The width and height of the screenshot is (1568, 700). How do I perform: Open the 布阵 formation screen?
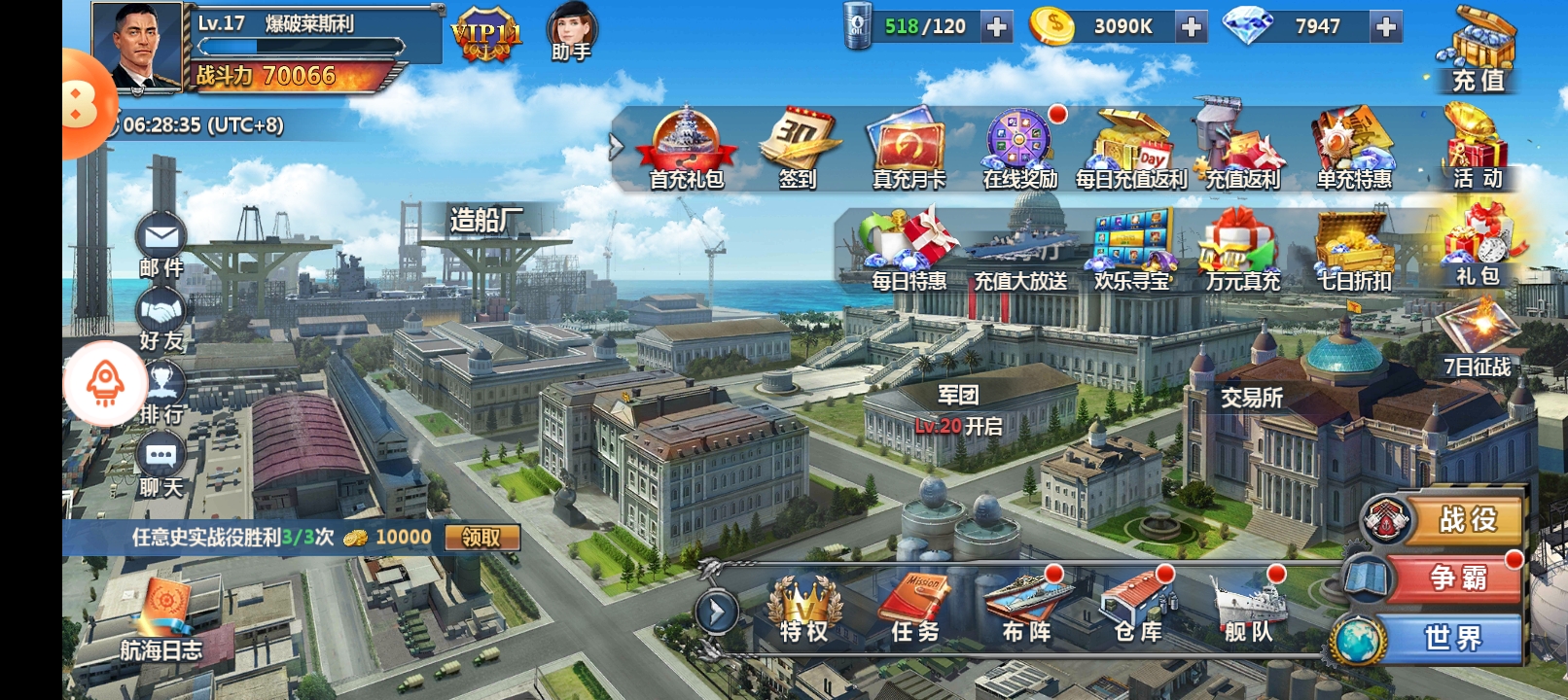[1026, 610]
